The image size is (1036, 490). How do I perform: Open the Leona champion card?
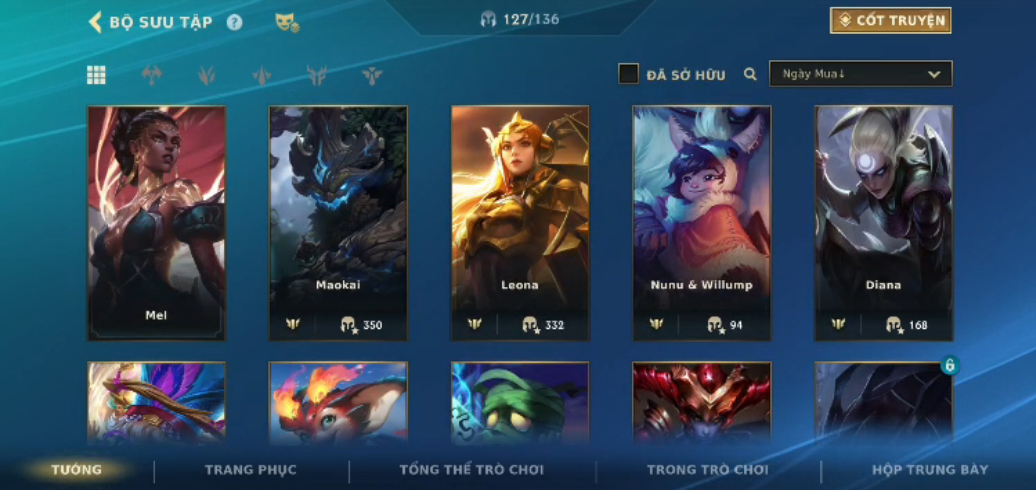[x=520, y=222]
